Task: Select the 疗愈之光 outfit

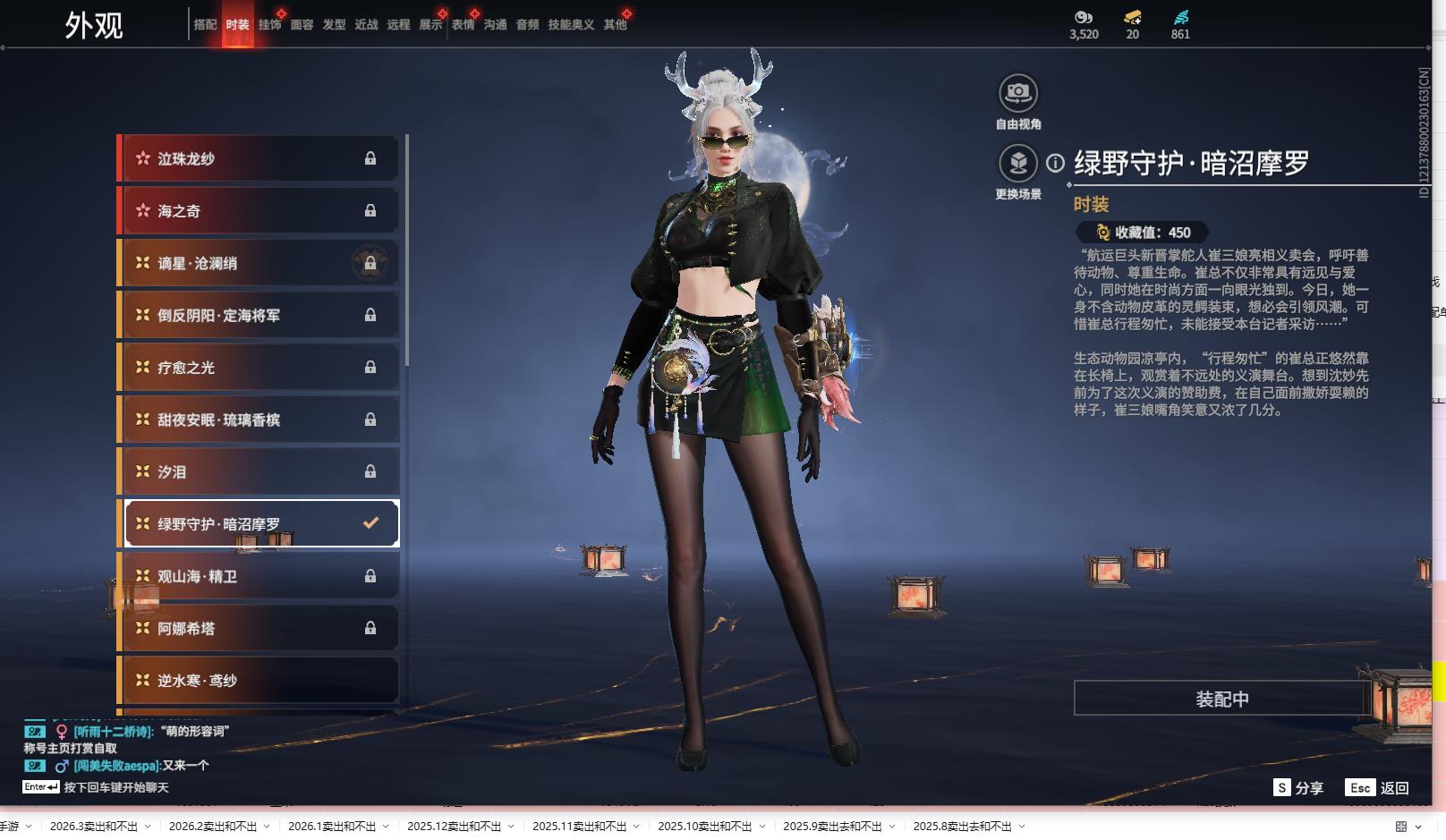Action: pos(259,368)
